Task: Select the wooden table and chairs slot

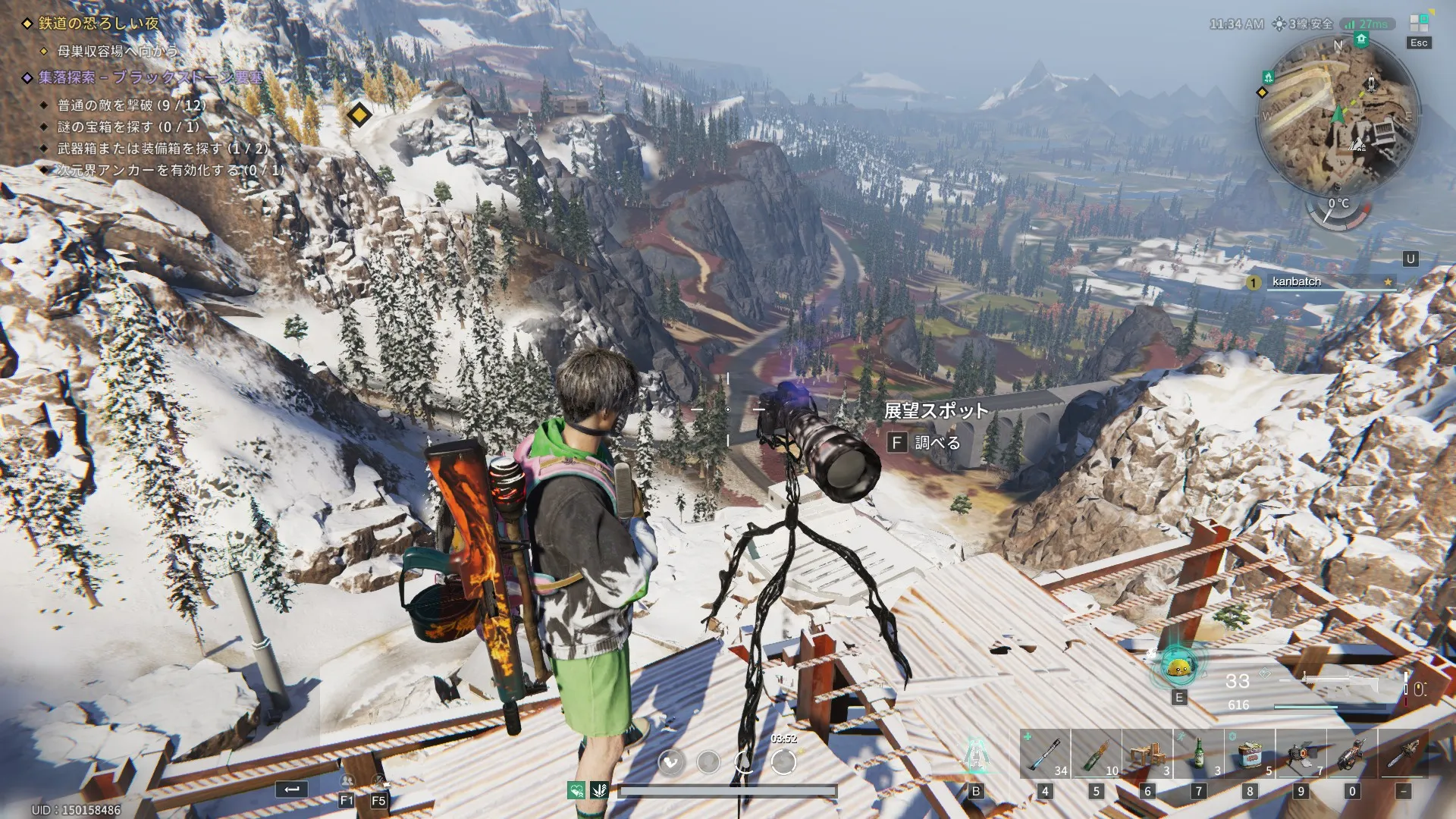Action: pyautogui.click(x=1147, y=754)
